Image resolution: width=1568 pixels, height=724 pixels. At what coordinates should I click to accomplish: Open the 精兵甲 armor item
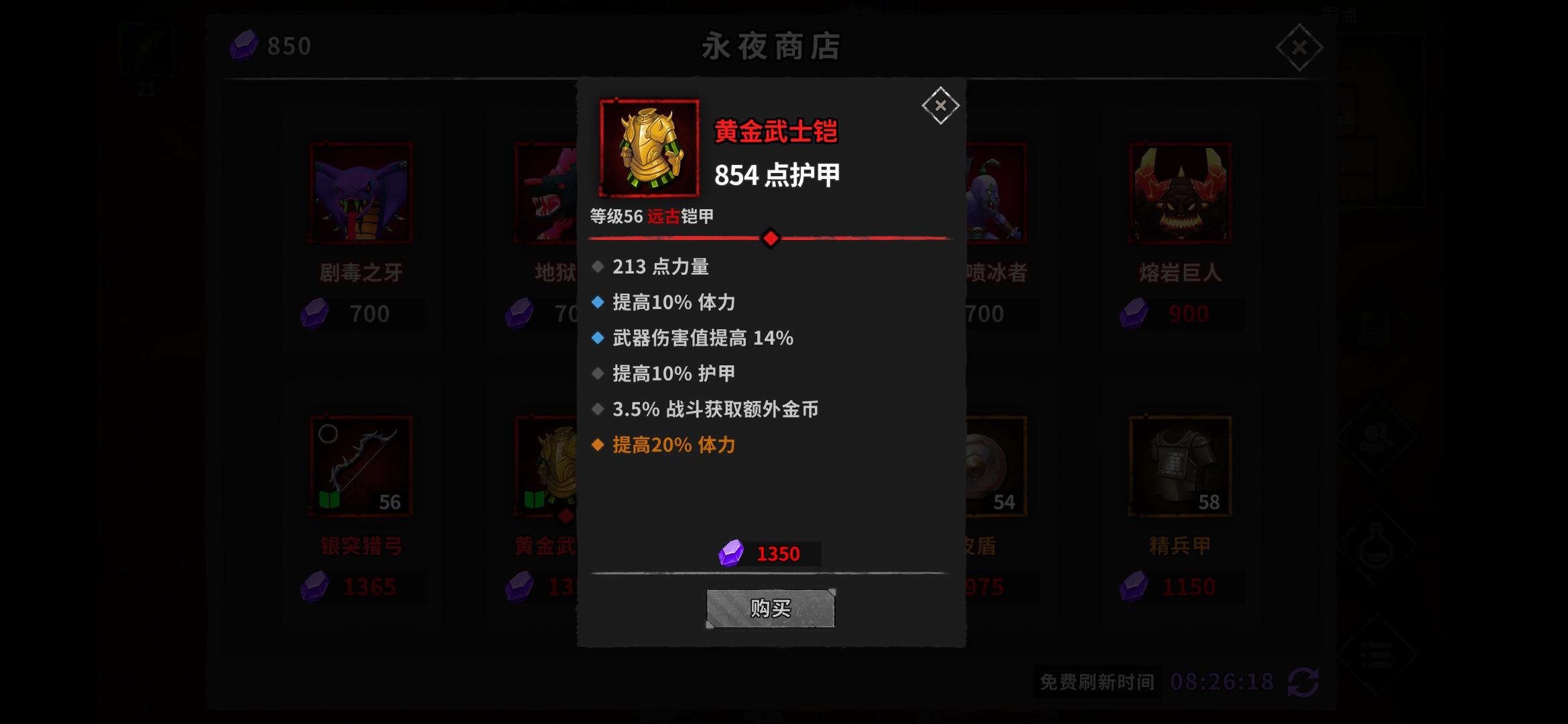pyautogui.click(x=1178, y=466)
